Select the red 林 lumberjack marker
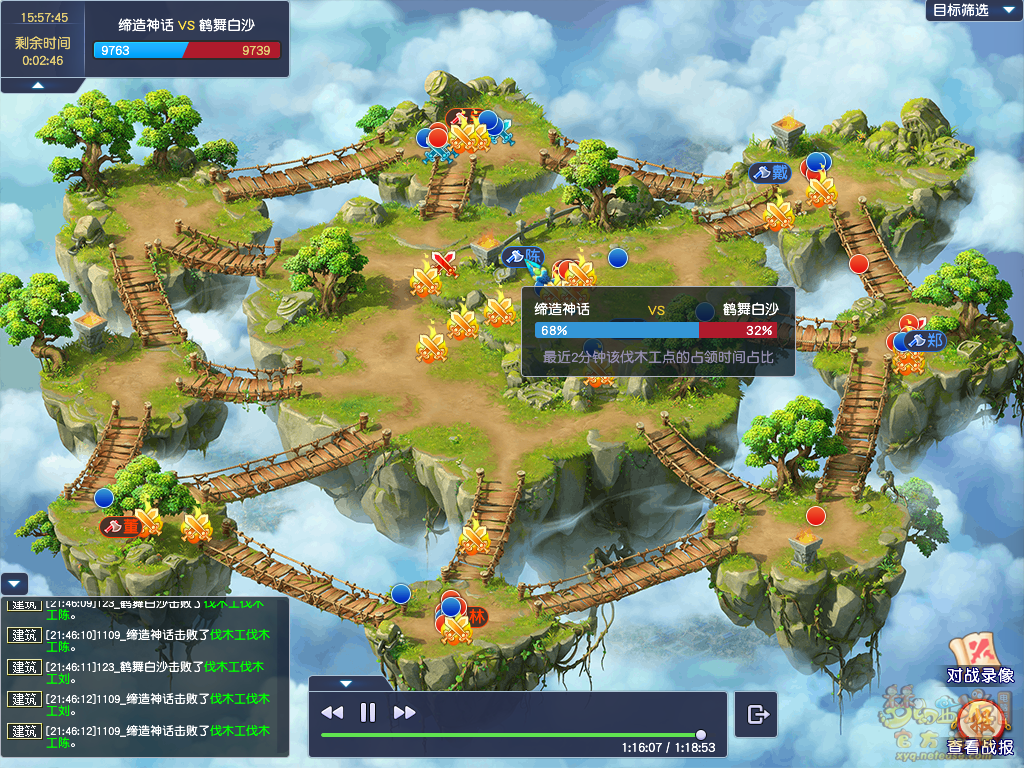1024x768 pixels. [476, 614]
